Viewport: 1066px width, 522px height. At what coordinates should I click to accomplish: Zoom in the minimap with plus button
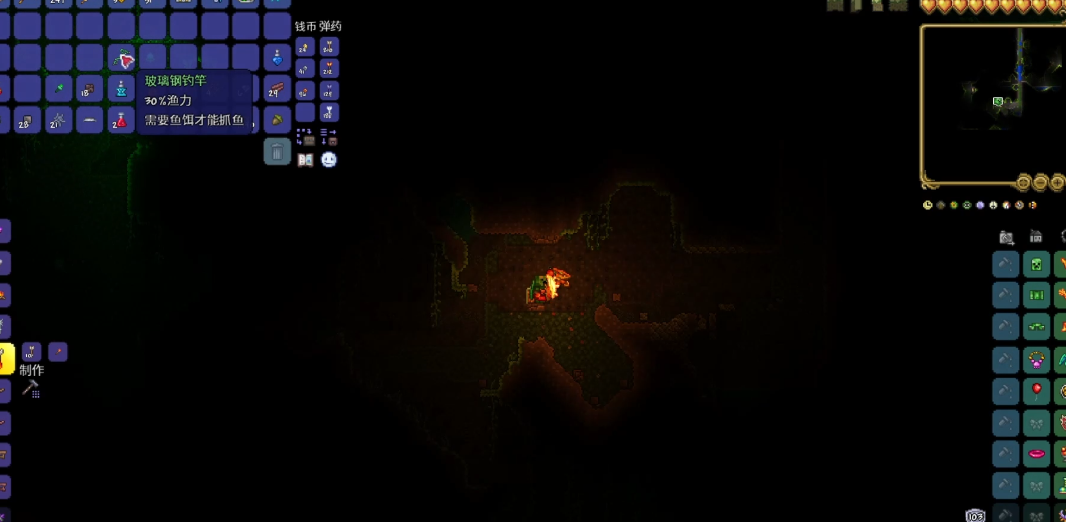click(1057, 183)
